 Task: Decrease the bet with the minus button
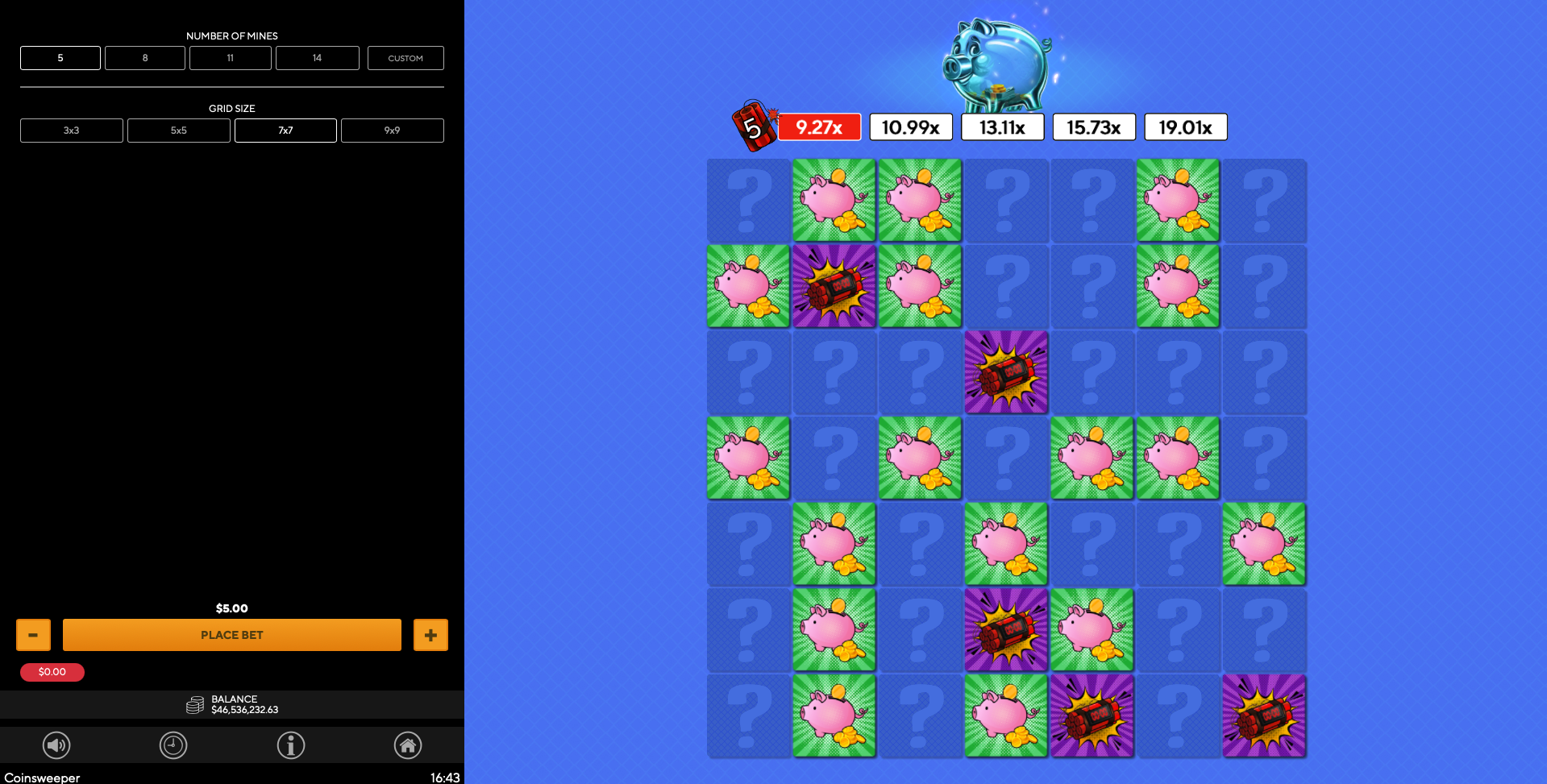coord(33,634)
